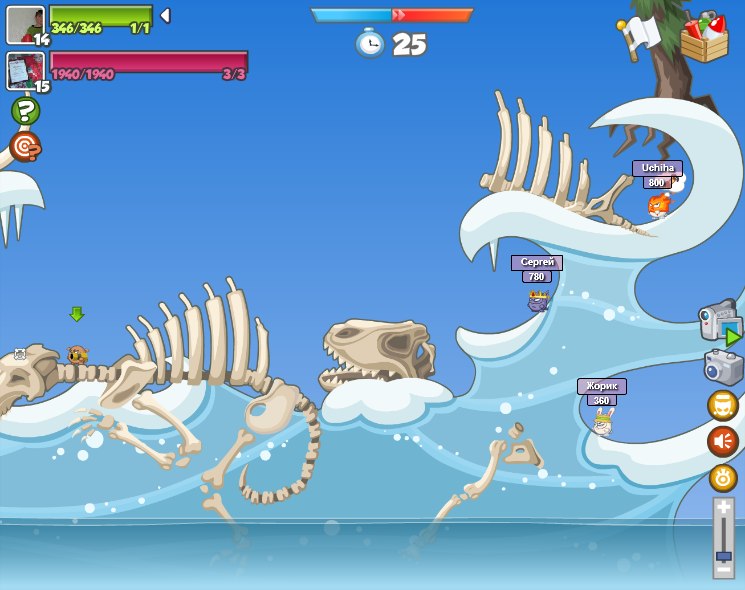
Task: Take a screenshot with the photo camera
Action: coord(722,367)
